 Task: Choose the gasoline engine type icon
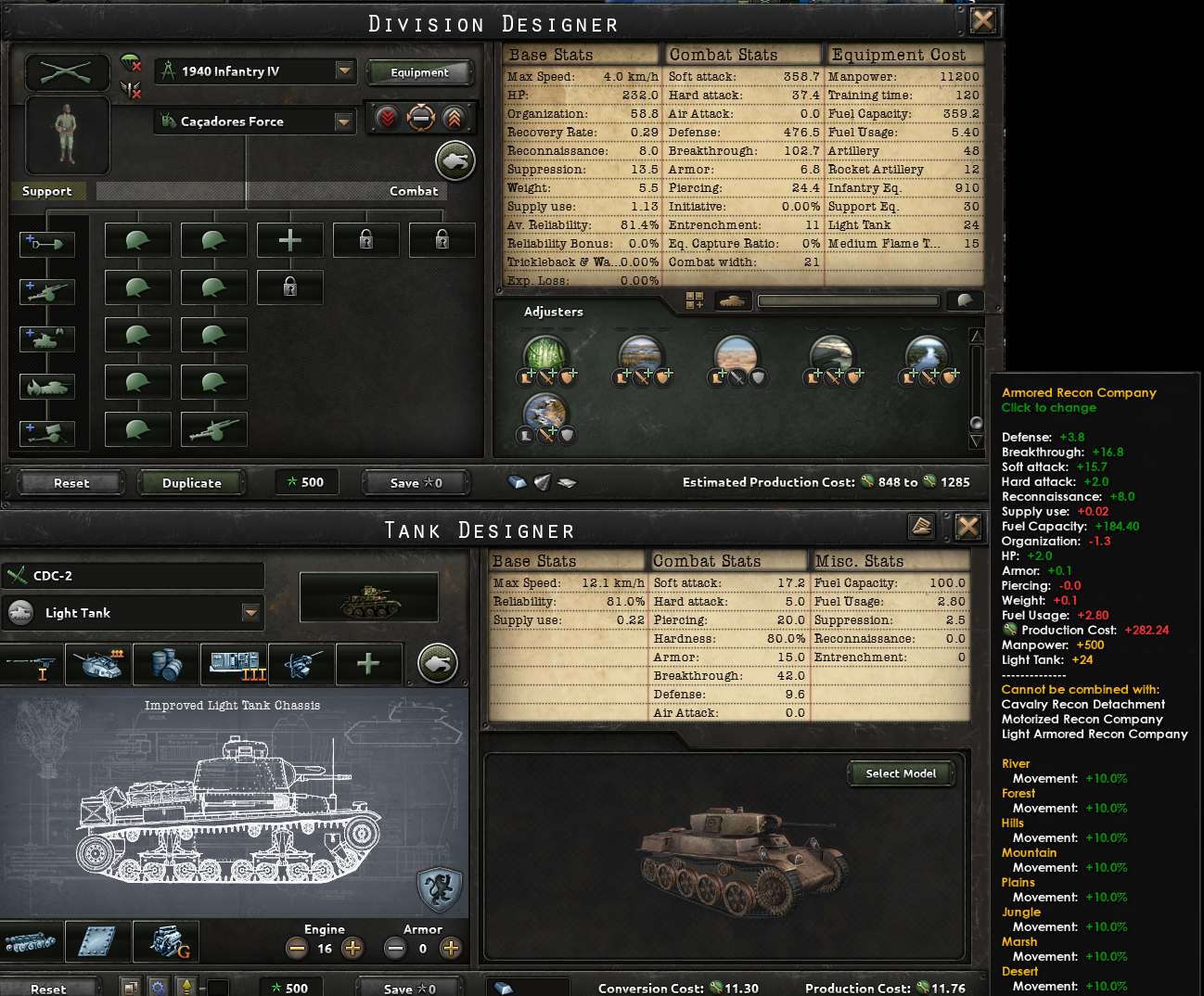pyautogui.click(x=165, y=942)
